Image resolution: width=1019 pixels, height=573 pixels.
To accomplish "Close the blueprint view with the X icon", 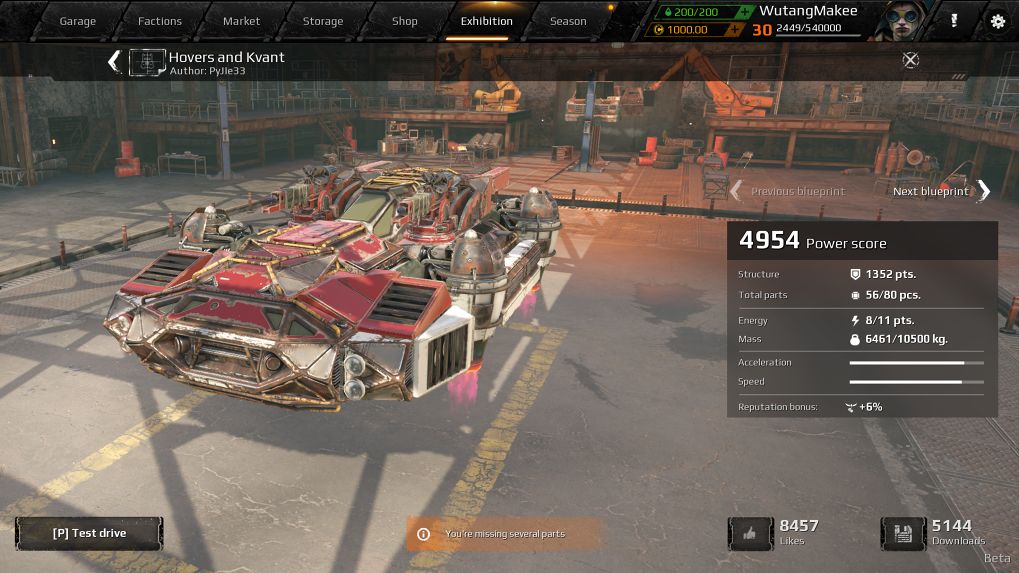I will coord(910,60).
